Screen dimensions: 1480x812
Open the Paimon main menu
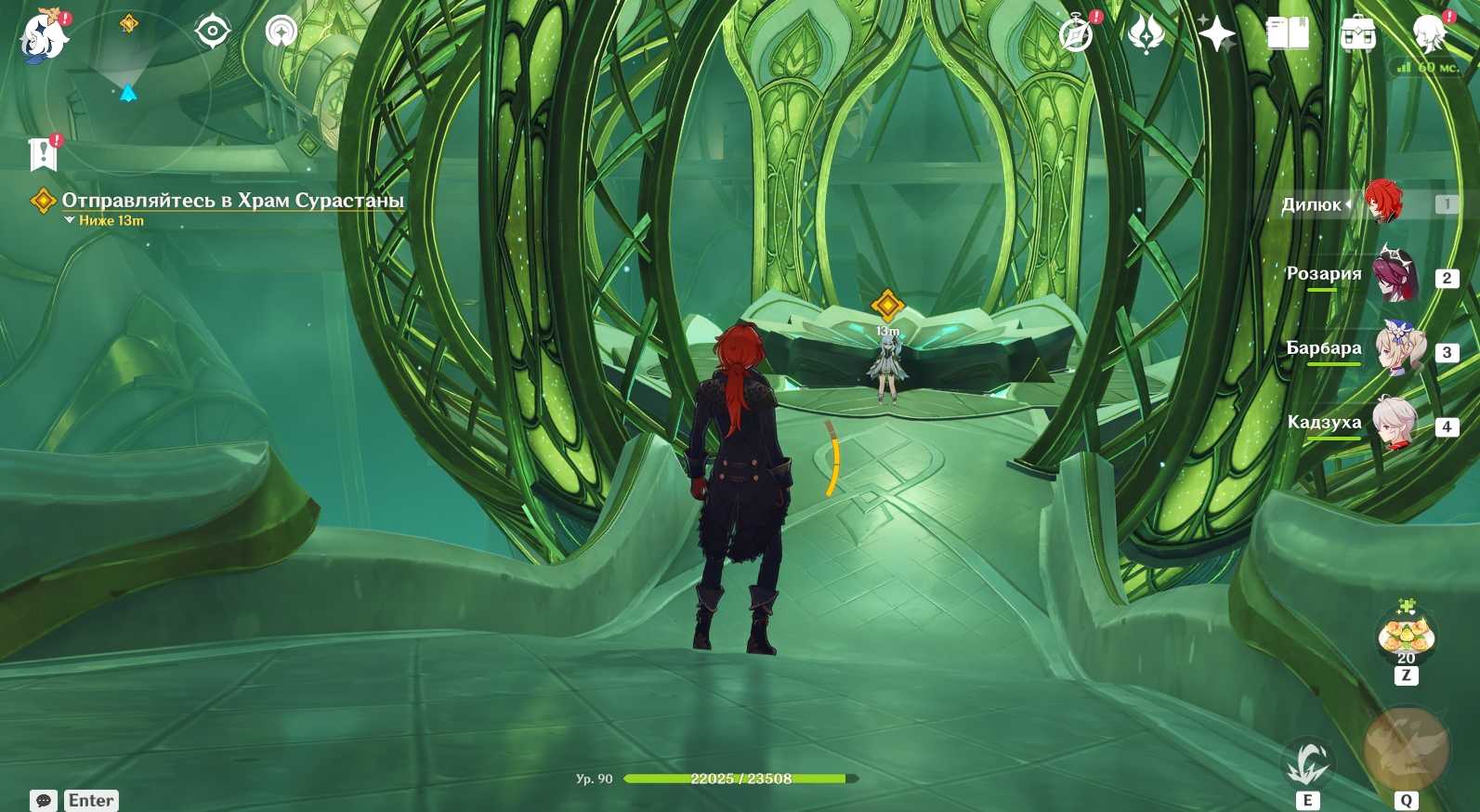point(44,37)
